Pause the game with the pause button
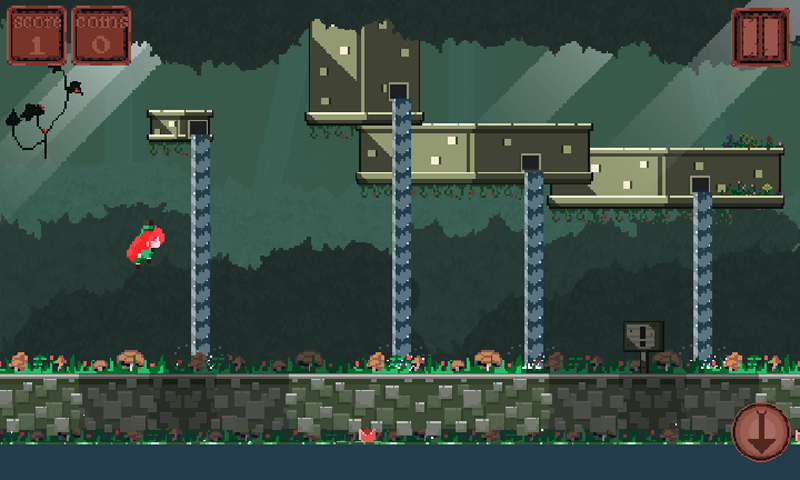The height and width of the screenshot is (480, 800). [760, 37]
